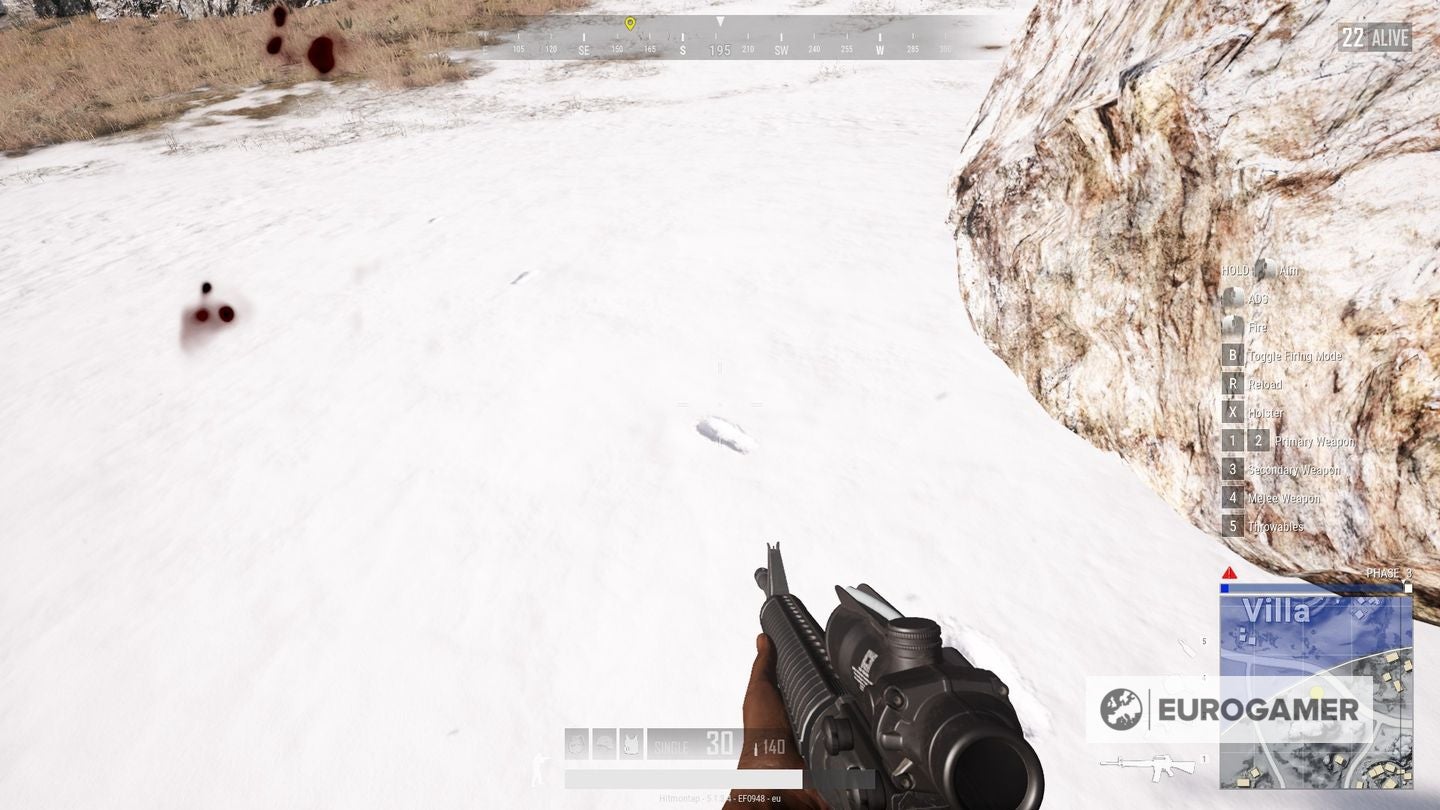Click the vest equipment icon
The height and width of the screenshot is (810, 1440).
pos(631,744)
